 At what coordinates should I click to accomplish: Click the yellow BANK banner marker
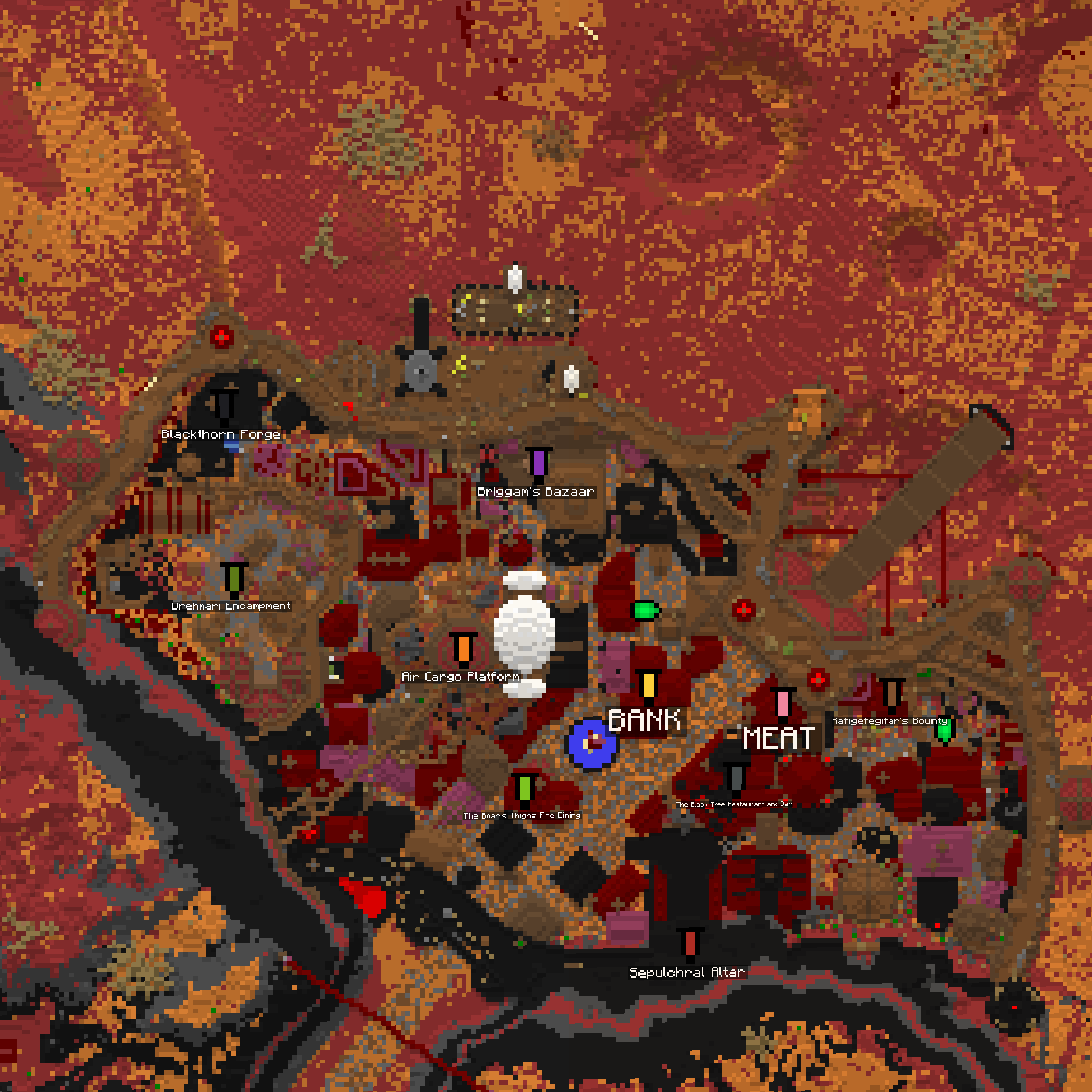(647, 685)
